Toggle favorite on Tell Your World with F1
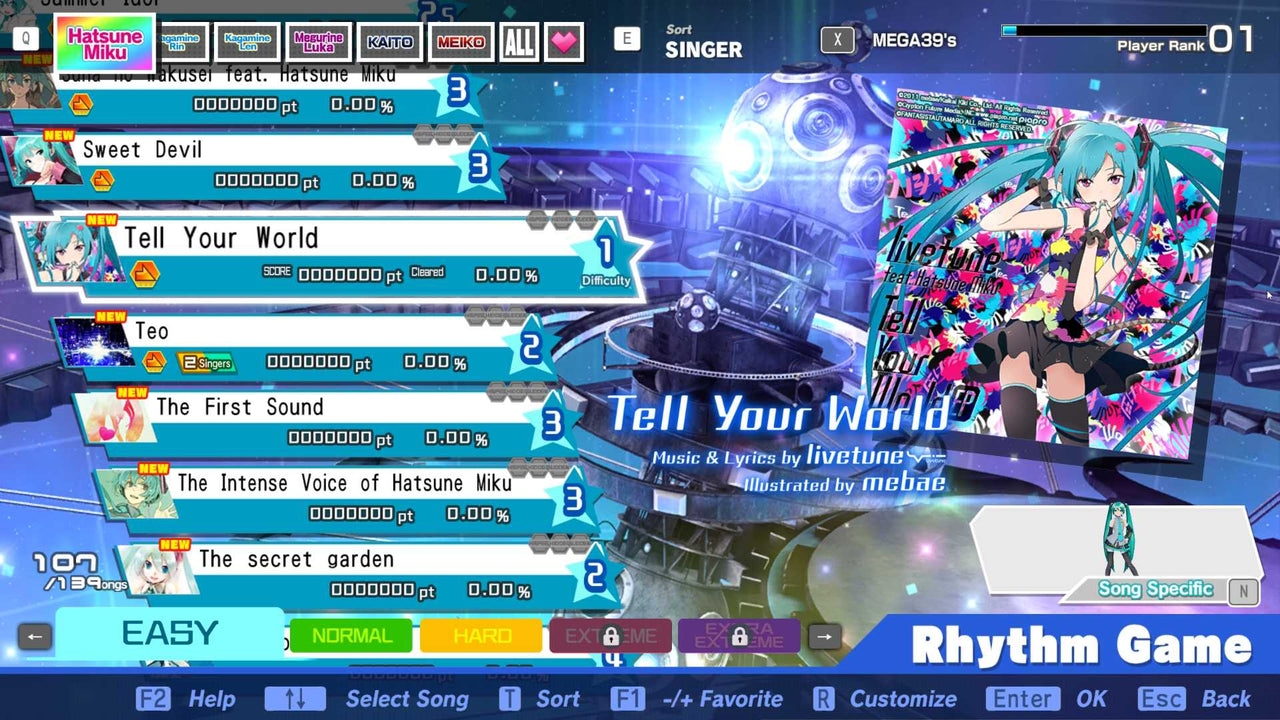1280x720 pixels. 629,699
